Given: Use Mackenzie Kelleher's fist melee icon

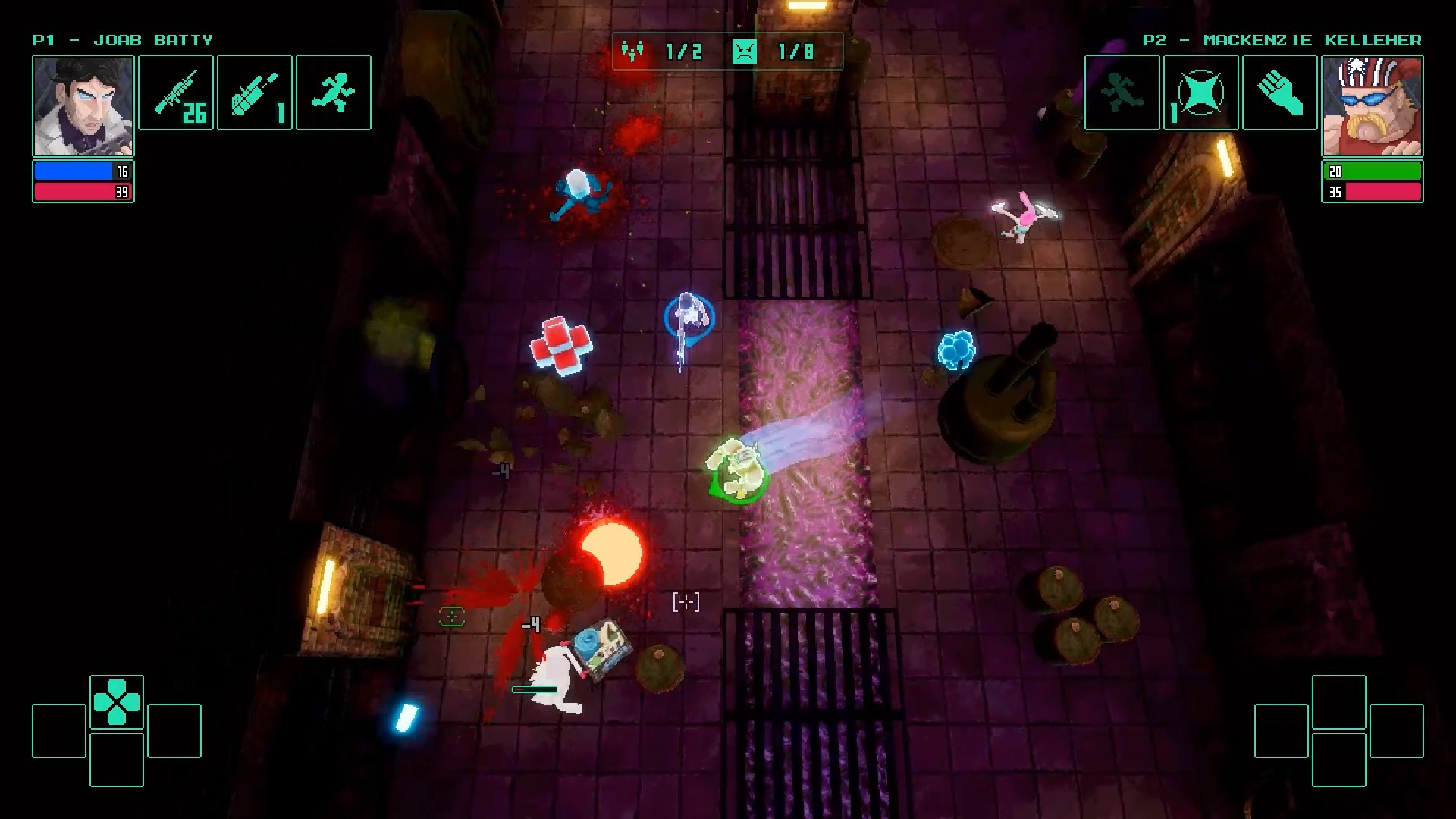Looking at the screenshot, I should [1279, 93].
